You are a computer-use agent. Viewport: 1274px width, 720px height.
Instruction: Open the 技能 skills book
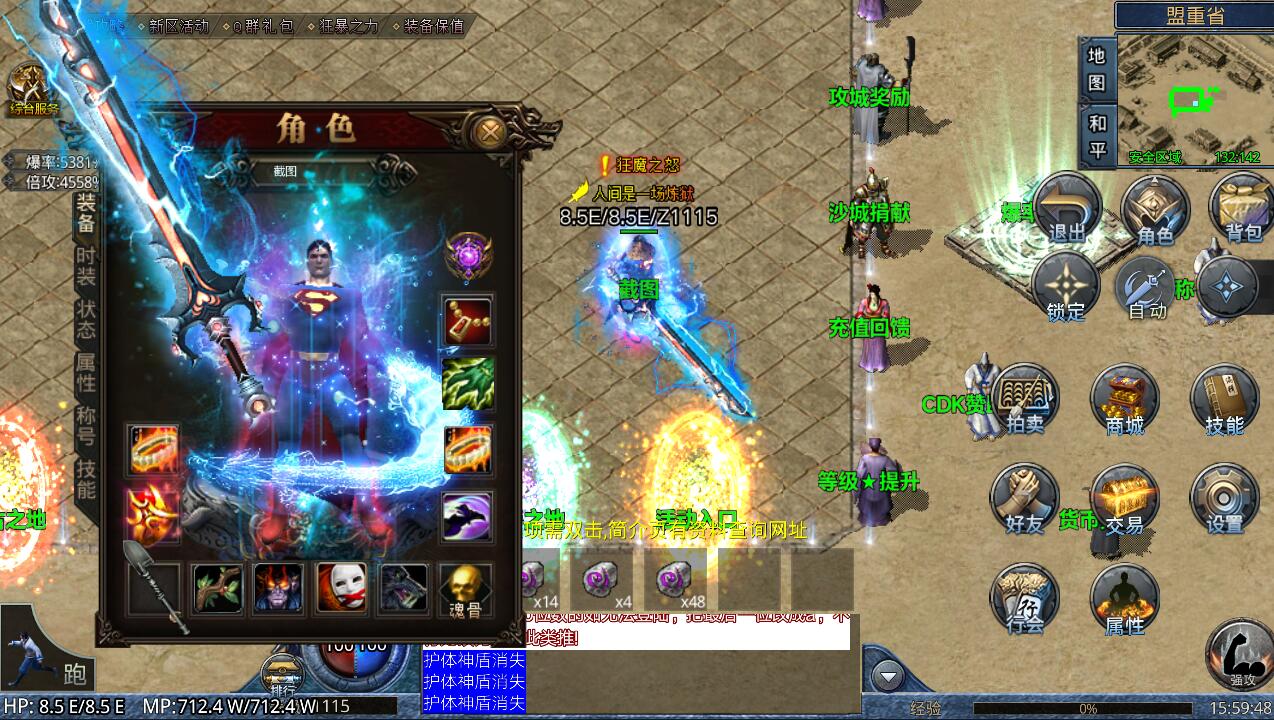(1224, 400)
